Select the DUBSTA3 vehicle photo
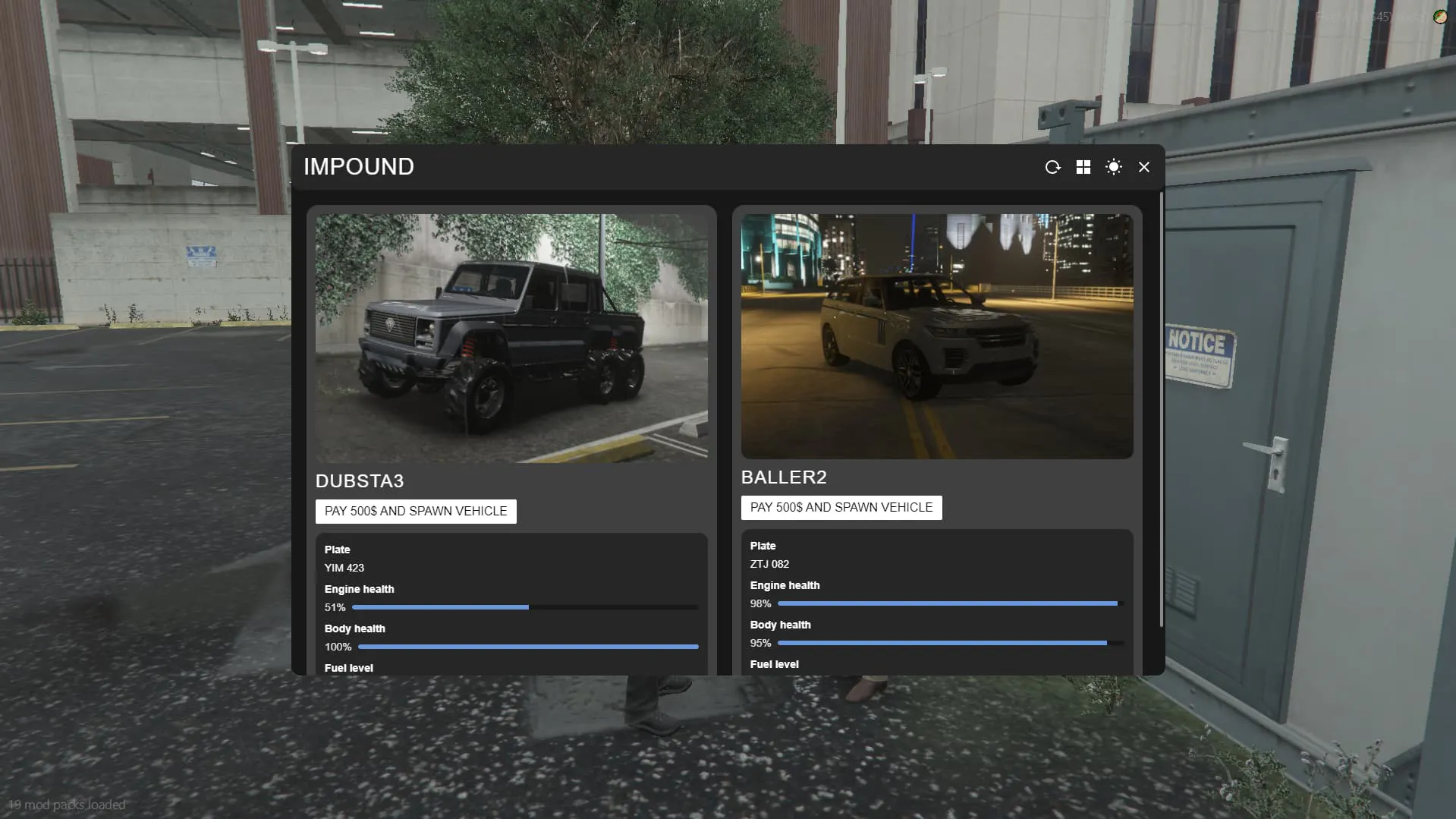The height and width of the screenshot is (819, 1456). click(511, 338)
